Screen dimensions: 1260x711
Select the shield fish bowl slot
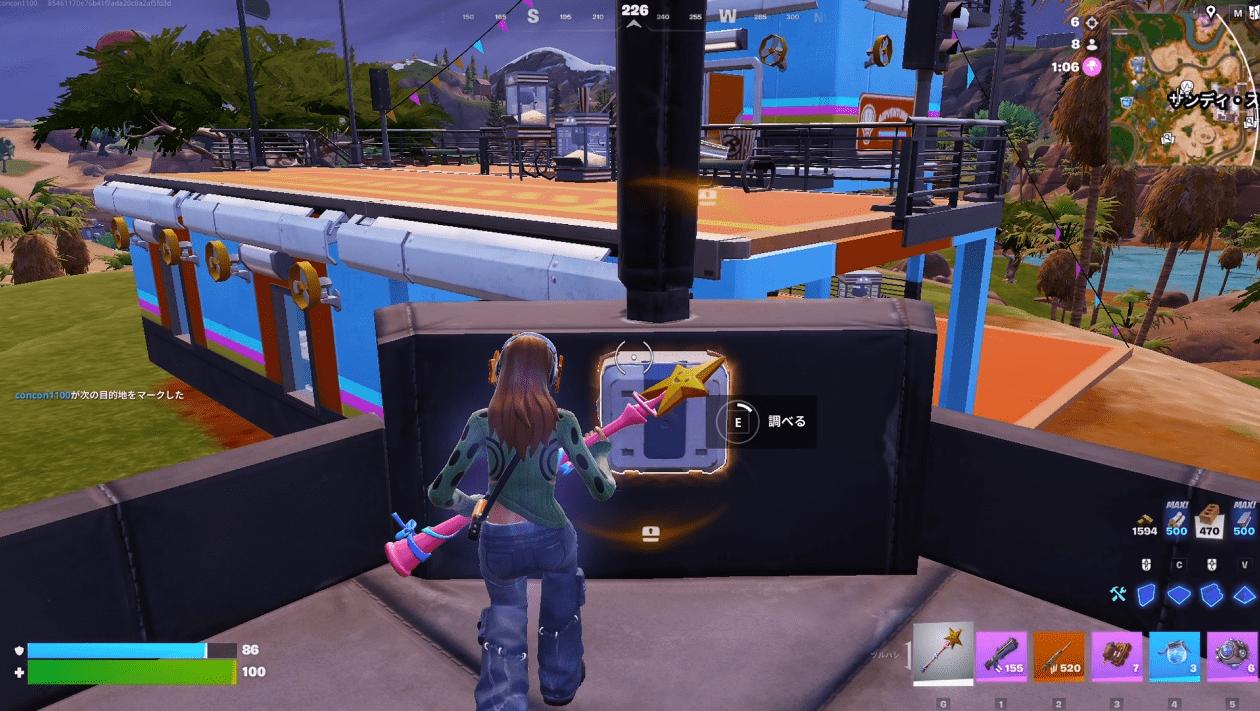(1175, 657)
